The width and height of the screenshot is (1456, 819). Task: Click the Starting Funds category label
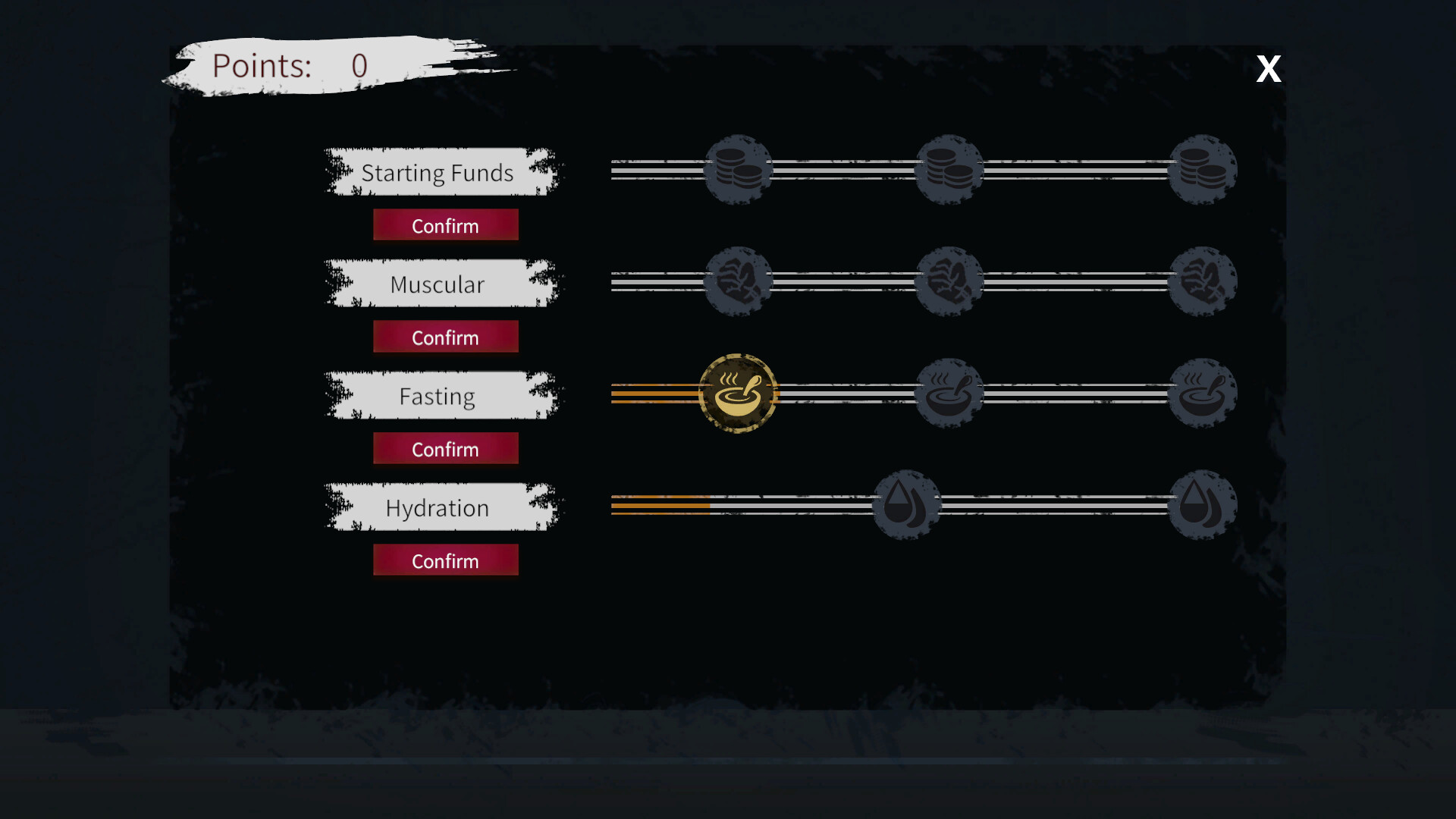coord(438,172)
